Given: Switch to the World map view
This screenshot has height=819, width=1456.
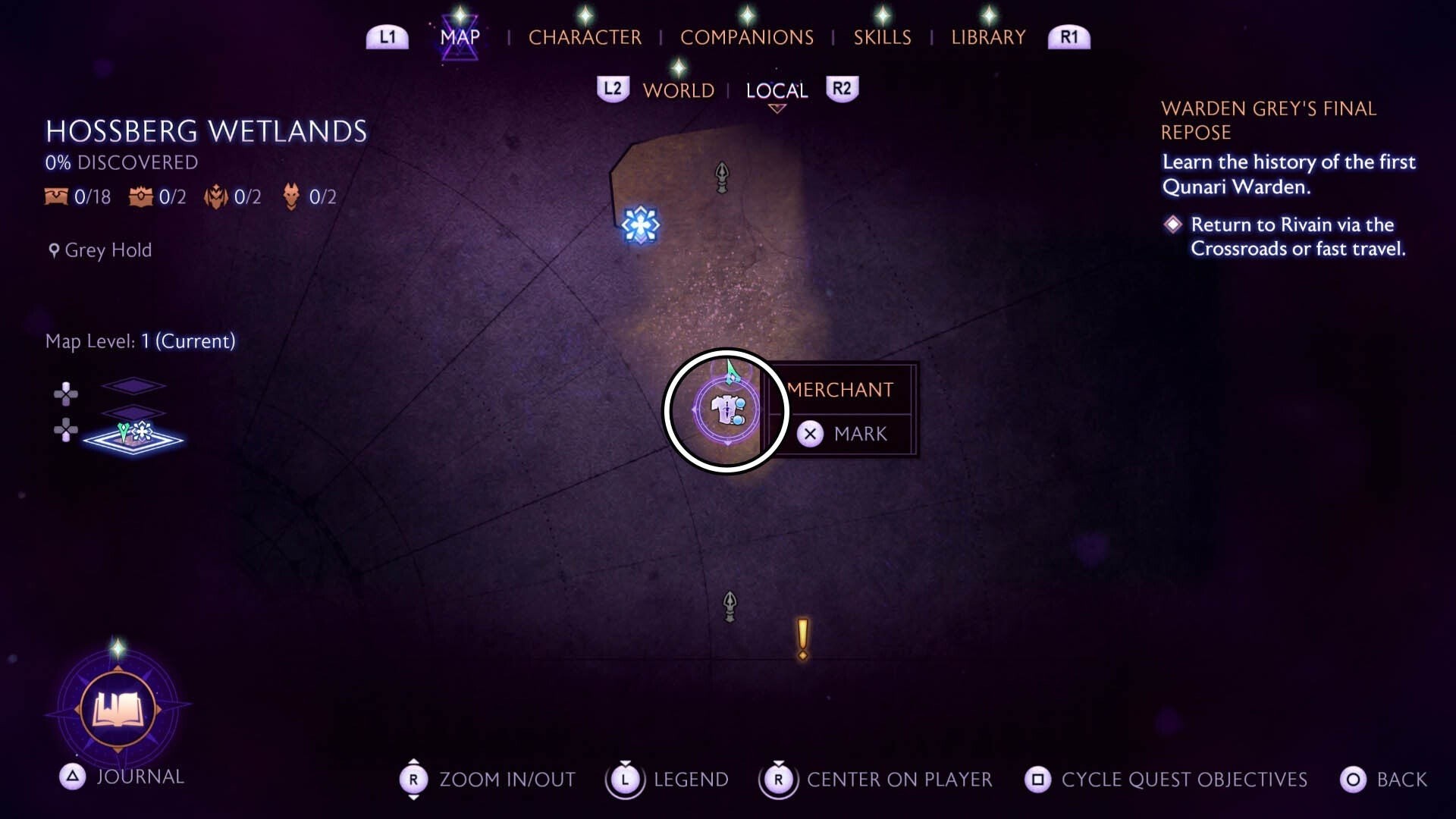Looking at the screenshot, I should 678,91.
